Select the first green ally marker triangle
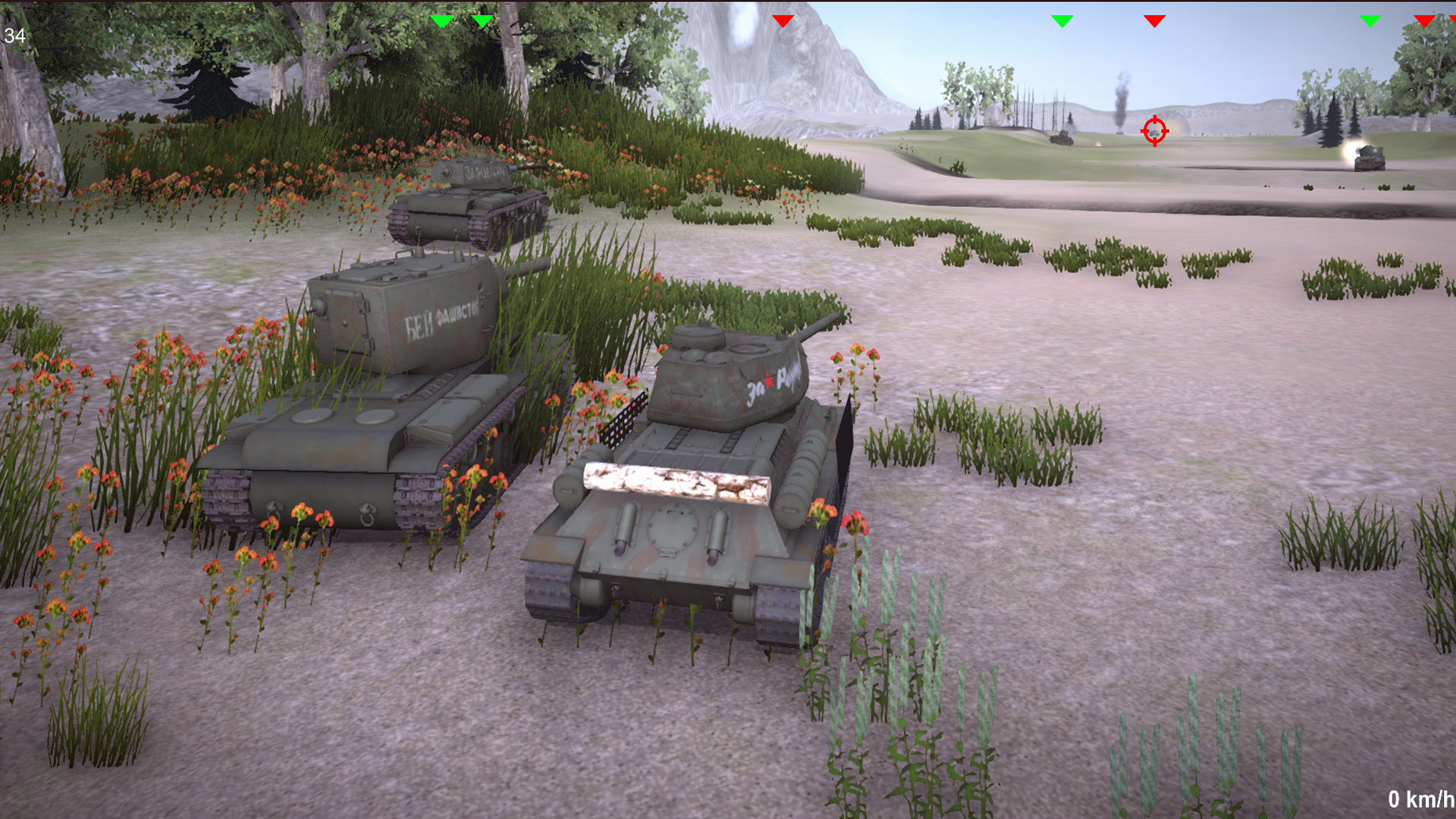The width and height of the screenshot is (1456, 819). coord(442,21)
